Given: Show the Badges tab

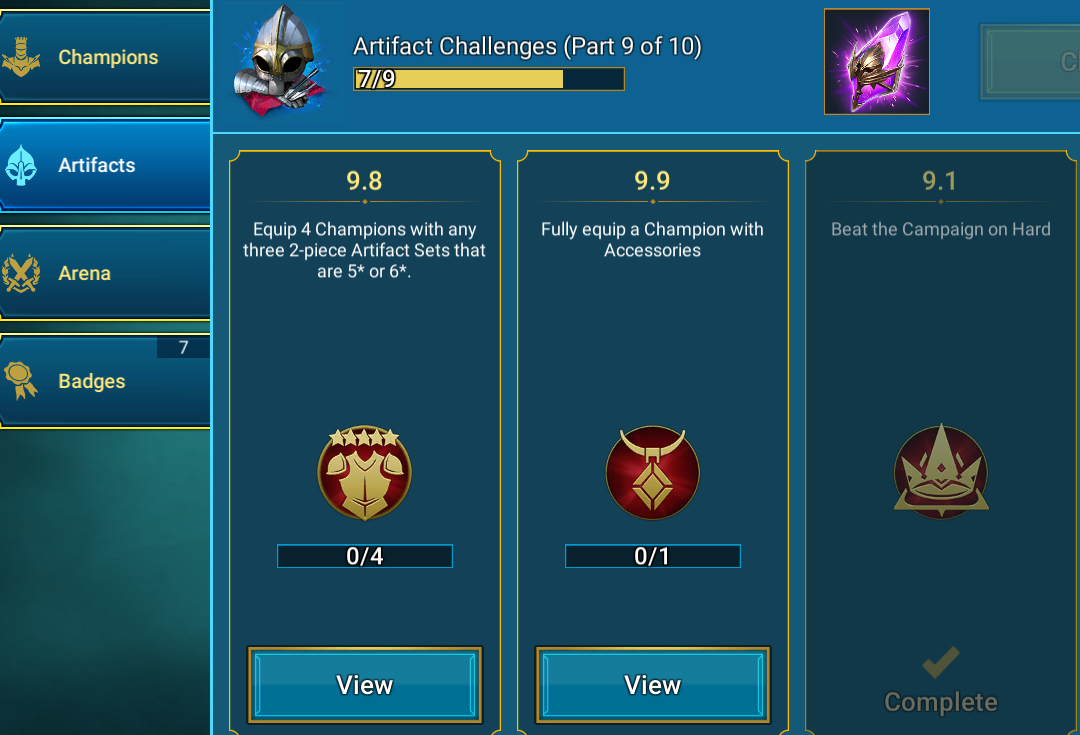Looking at the screenshot, I should coord(105,381).
